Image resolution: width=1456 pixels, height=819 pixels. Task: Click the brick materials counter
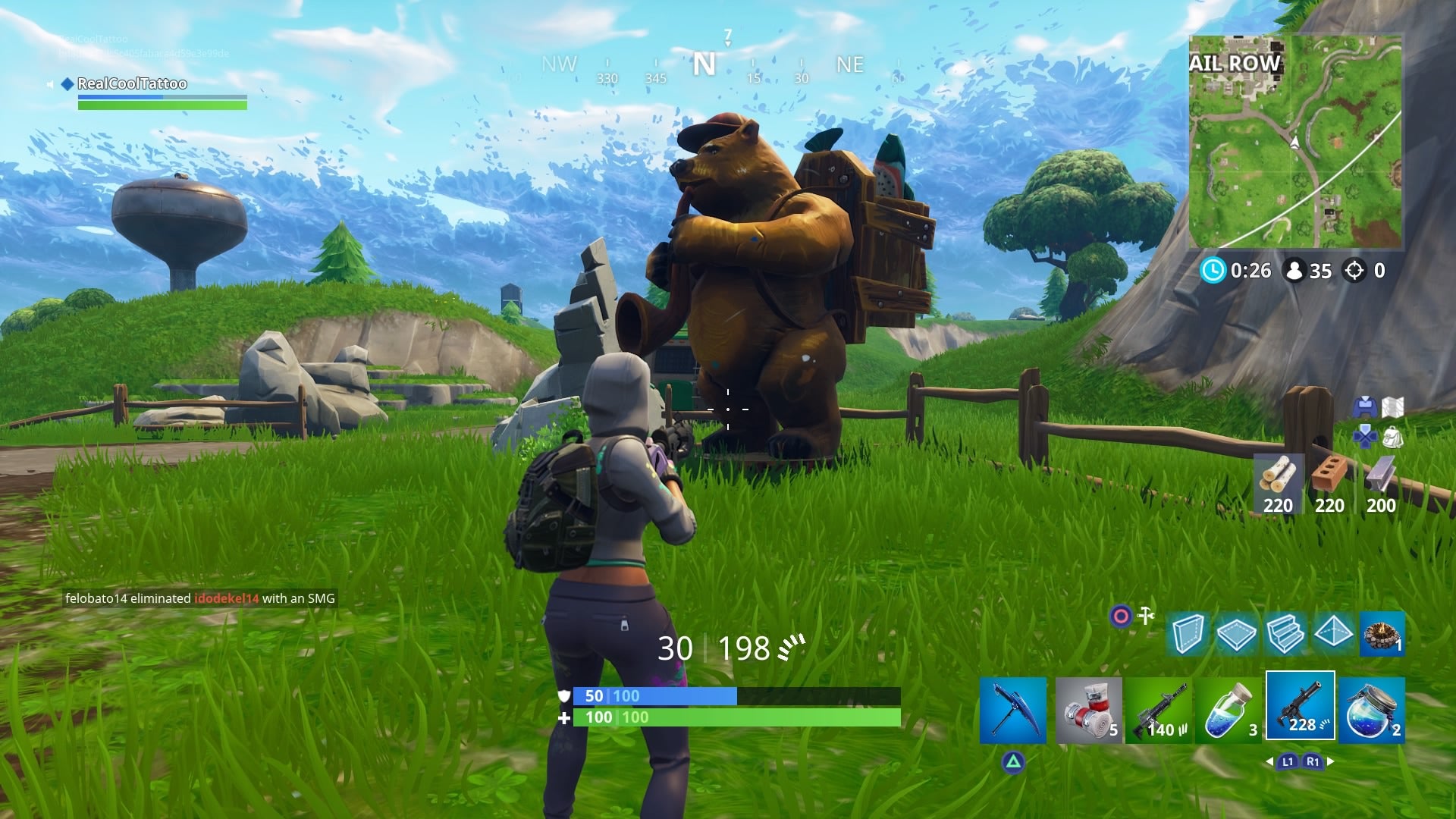(1331, 503)
